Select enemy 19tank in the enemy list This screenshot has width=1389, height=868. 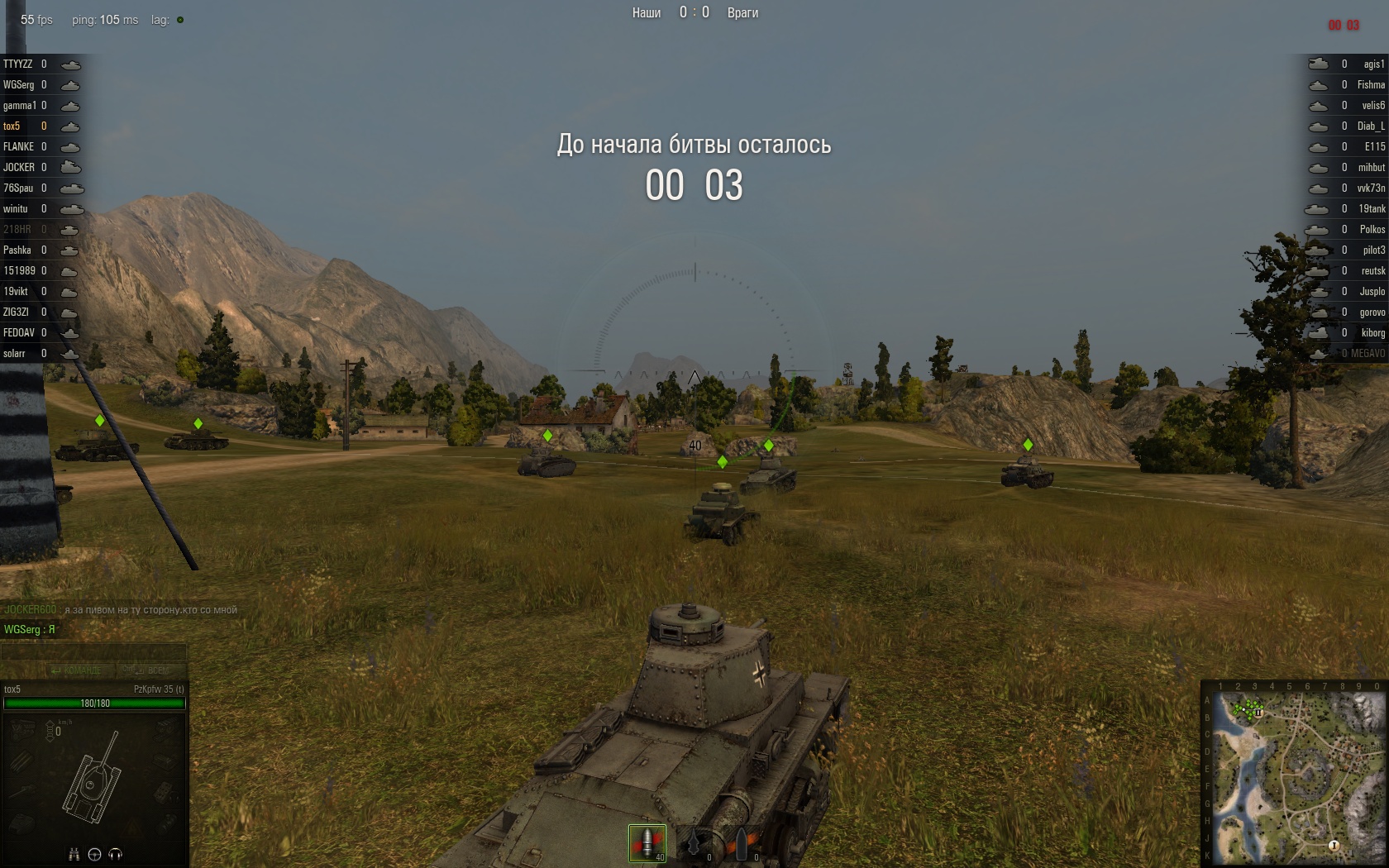coord(1372,209)
